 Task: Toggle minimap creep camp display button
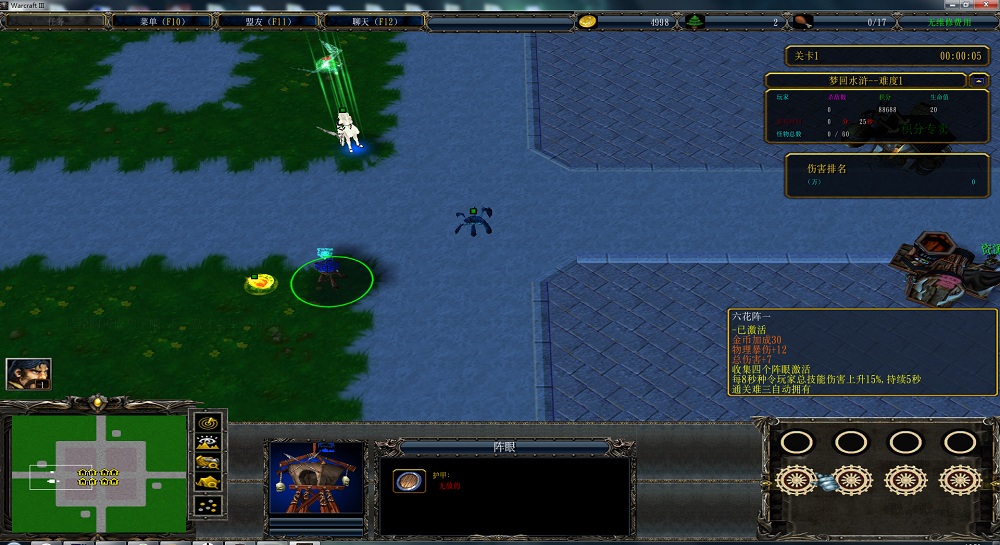tap(207, 484)
